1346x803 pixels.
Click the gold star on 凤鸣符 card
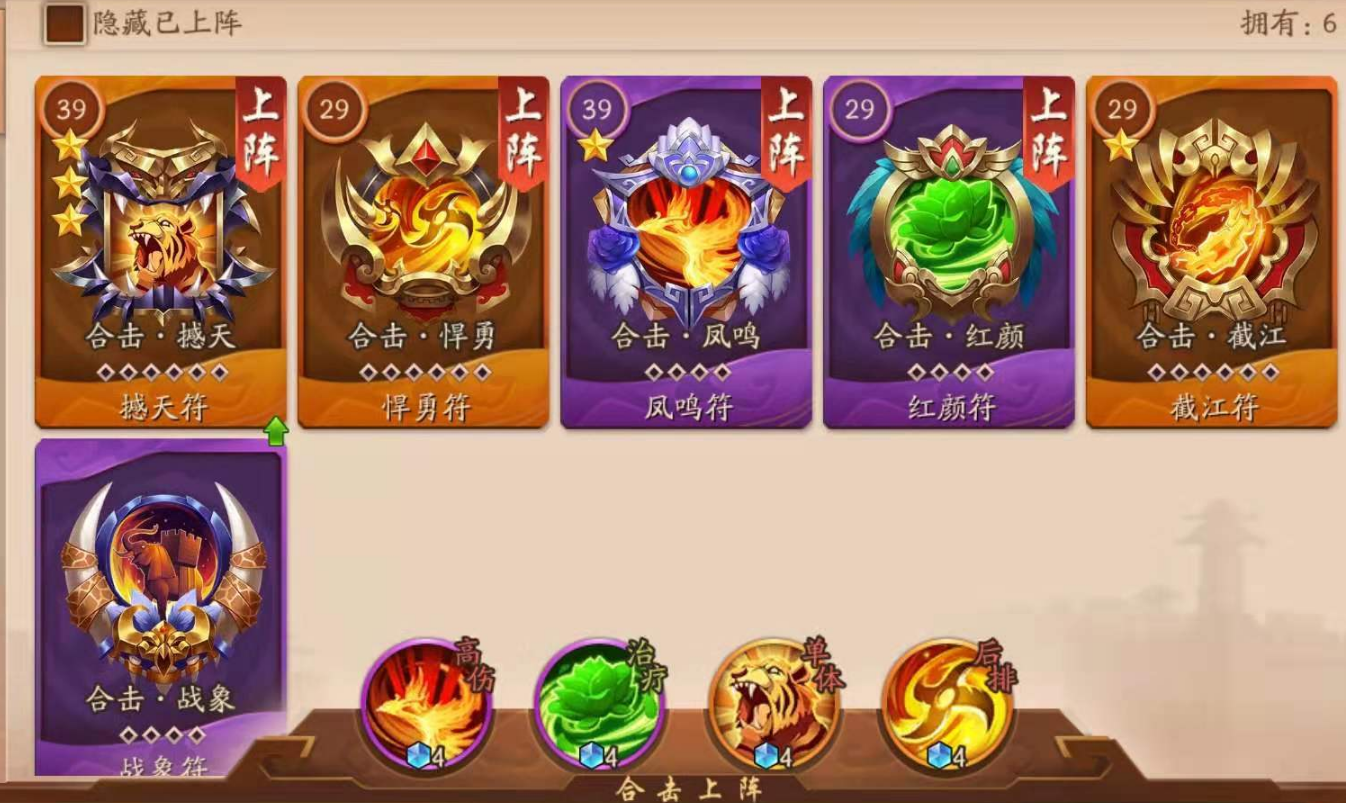[x=594, y=146]
